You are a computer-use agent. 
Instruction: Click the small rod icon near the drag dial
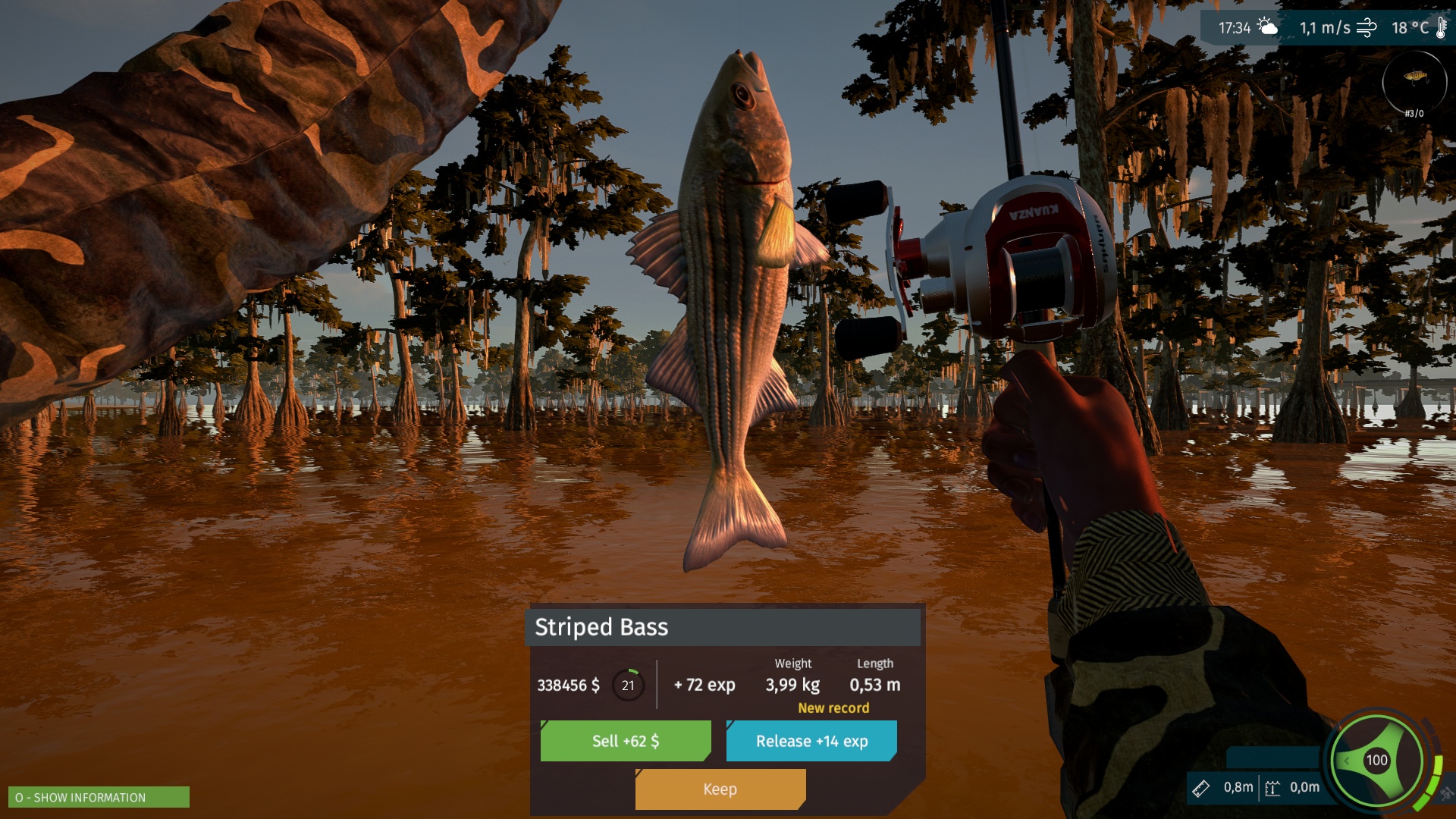(x=1447, y=790)
